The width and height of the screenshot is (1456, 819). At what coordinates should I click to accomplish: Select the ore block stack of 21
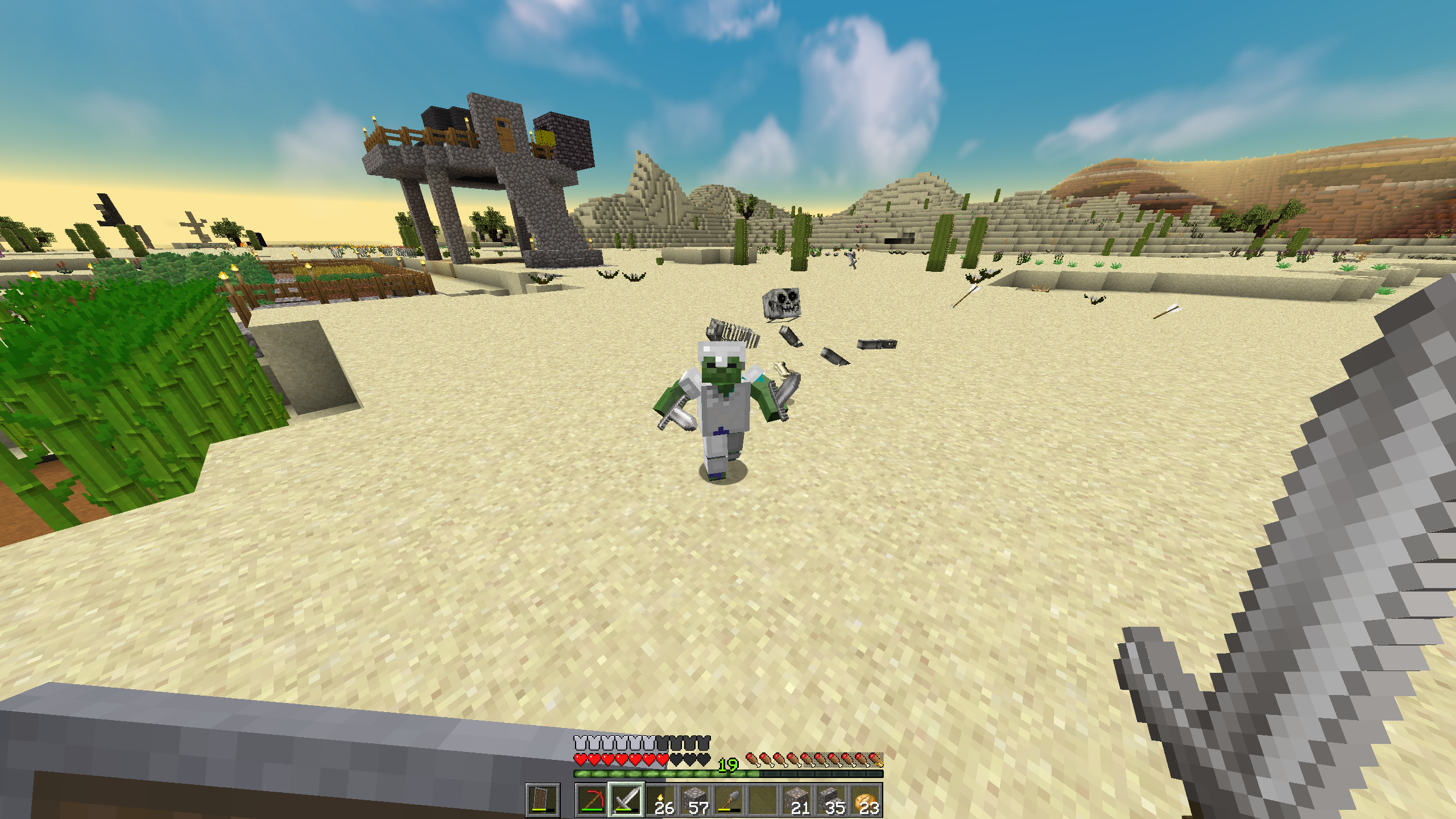pyautogui.click(x=797, y=800)
